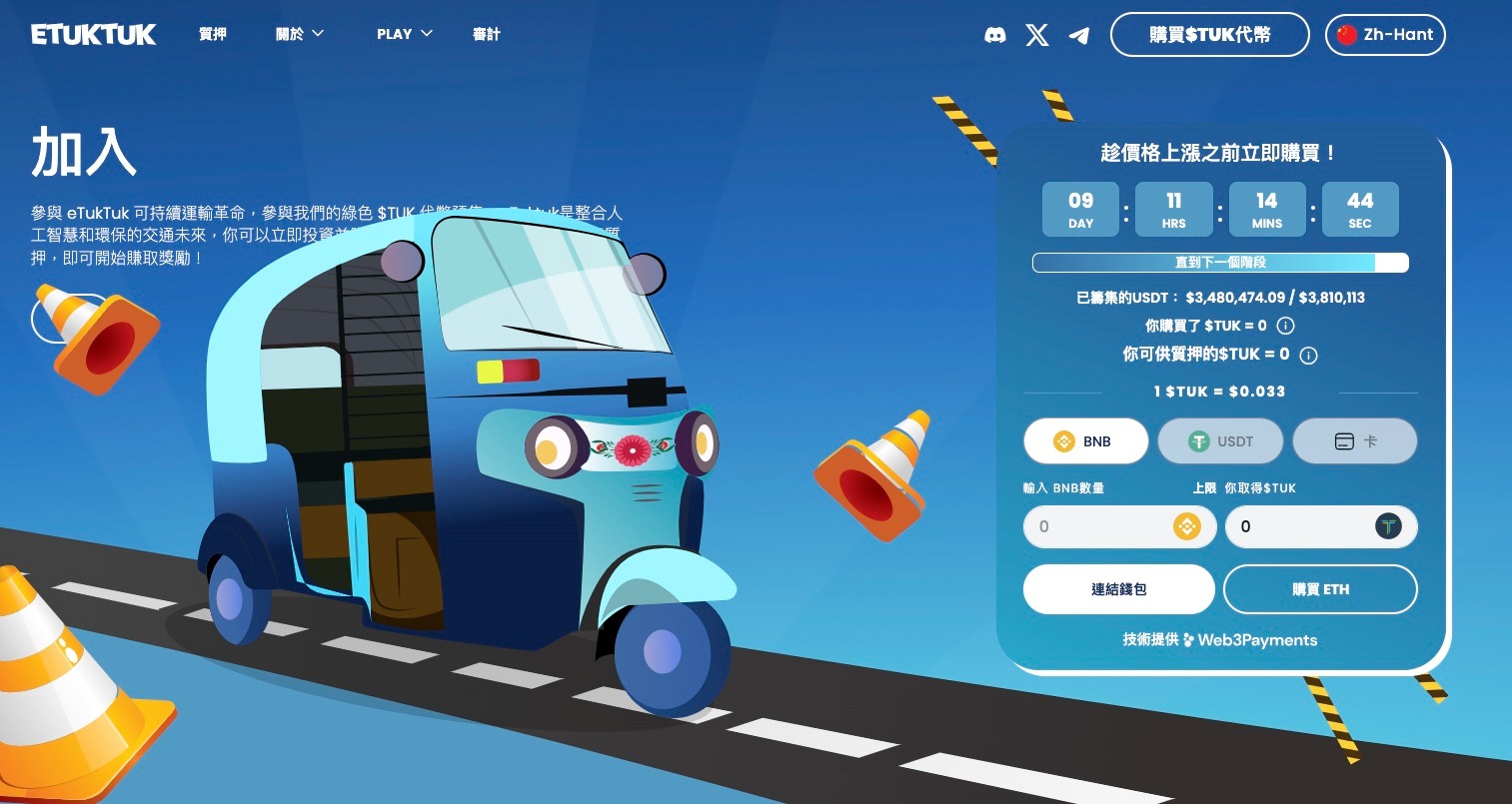Image resolution: width=1512 pixels, height=804 pixels.
Task: Click the 購買 ETH button
Action: point(1320,589)
